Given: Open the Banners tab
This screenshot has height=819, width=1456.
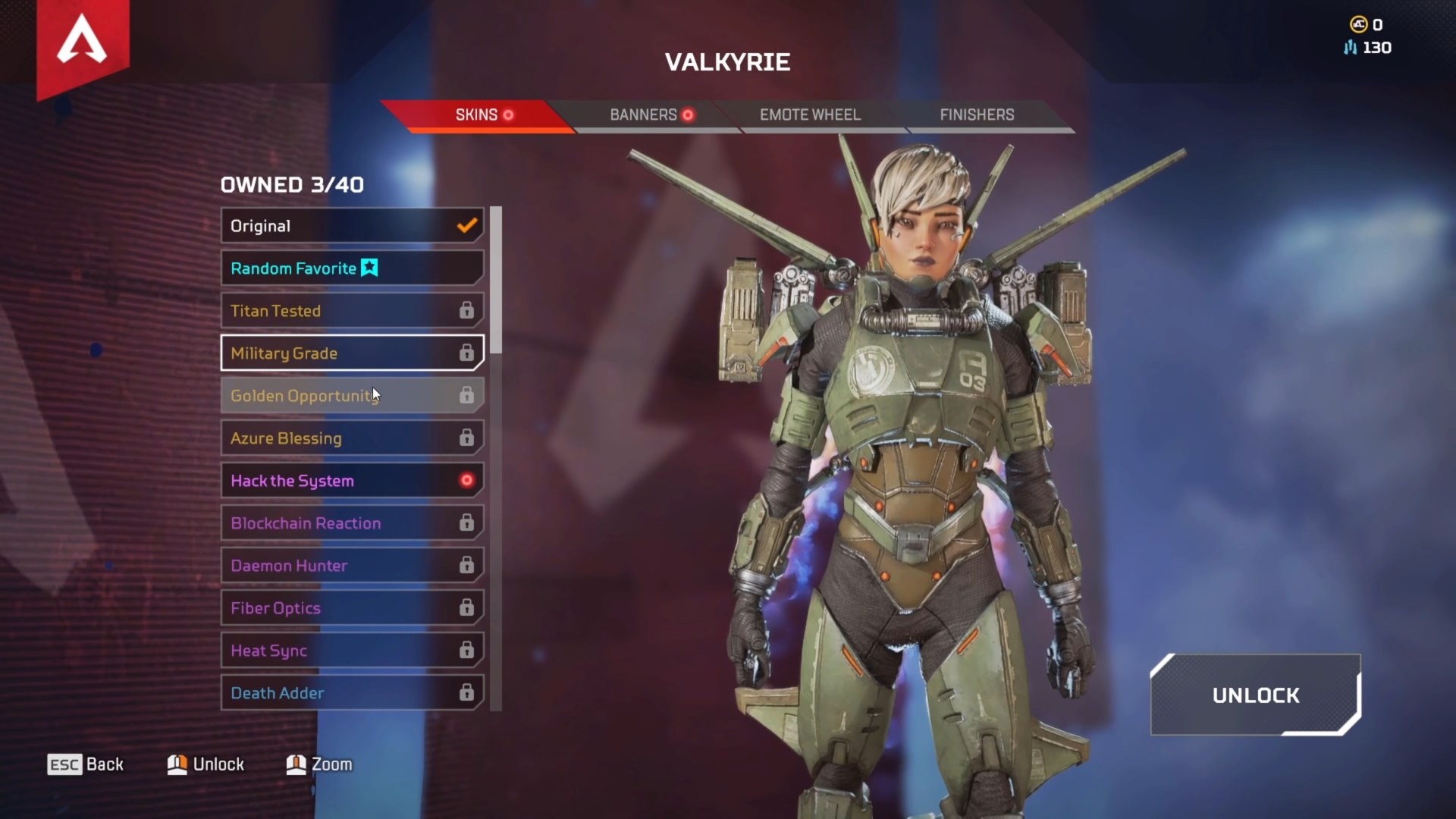Looking at the screenshot, I should click(645, 115).
